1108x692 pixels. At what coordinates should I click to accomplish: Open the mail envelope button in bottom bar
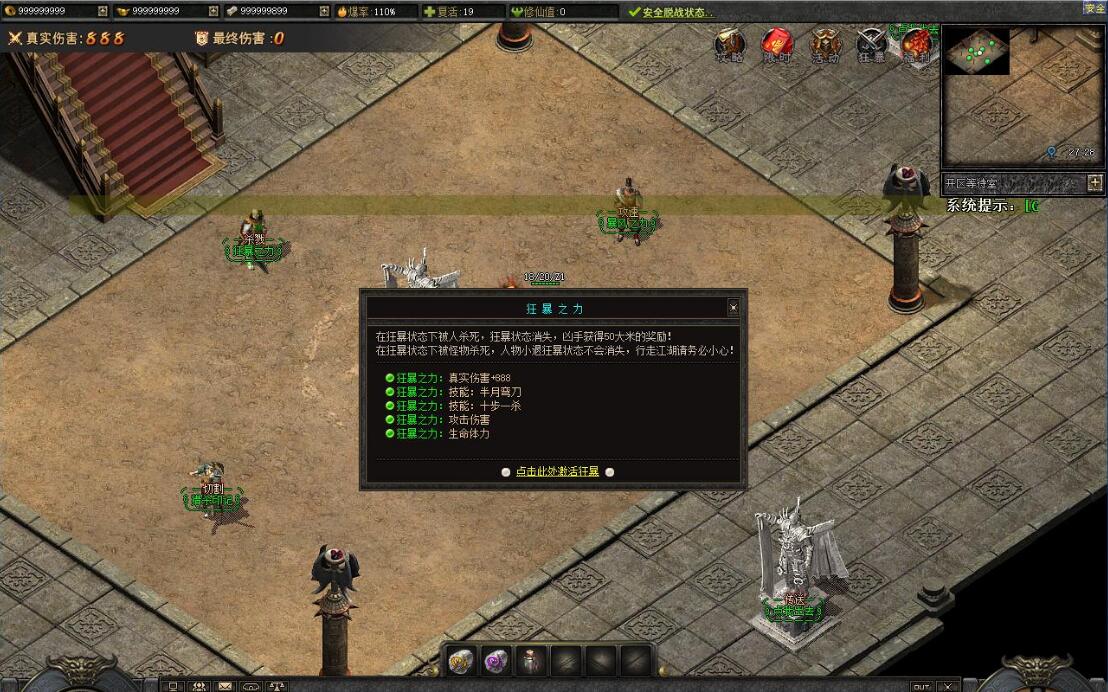point(225,686)
